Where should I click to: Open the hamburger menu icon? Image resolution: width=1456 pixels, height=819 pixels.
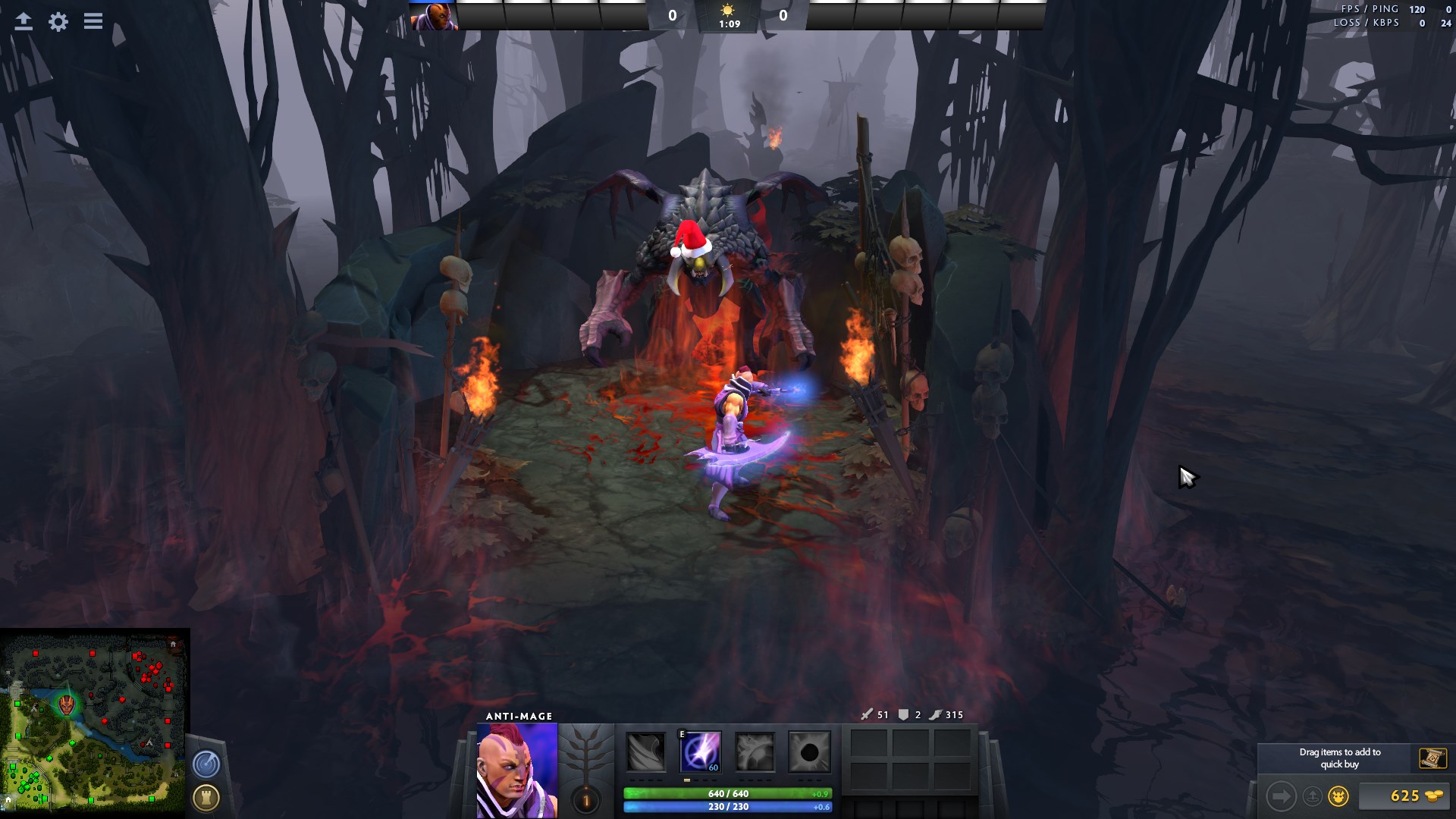point(93,21)
